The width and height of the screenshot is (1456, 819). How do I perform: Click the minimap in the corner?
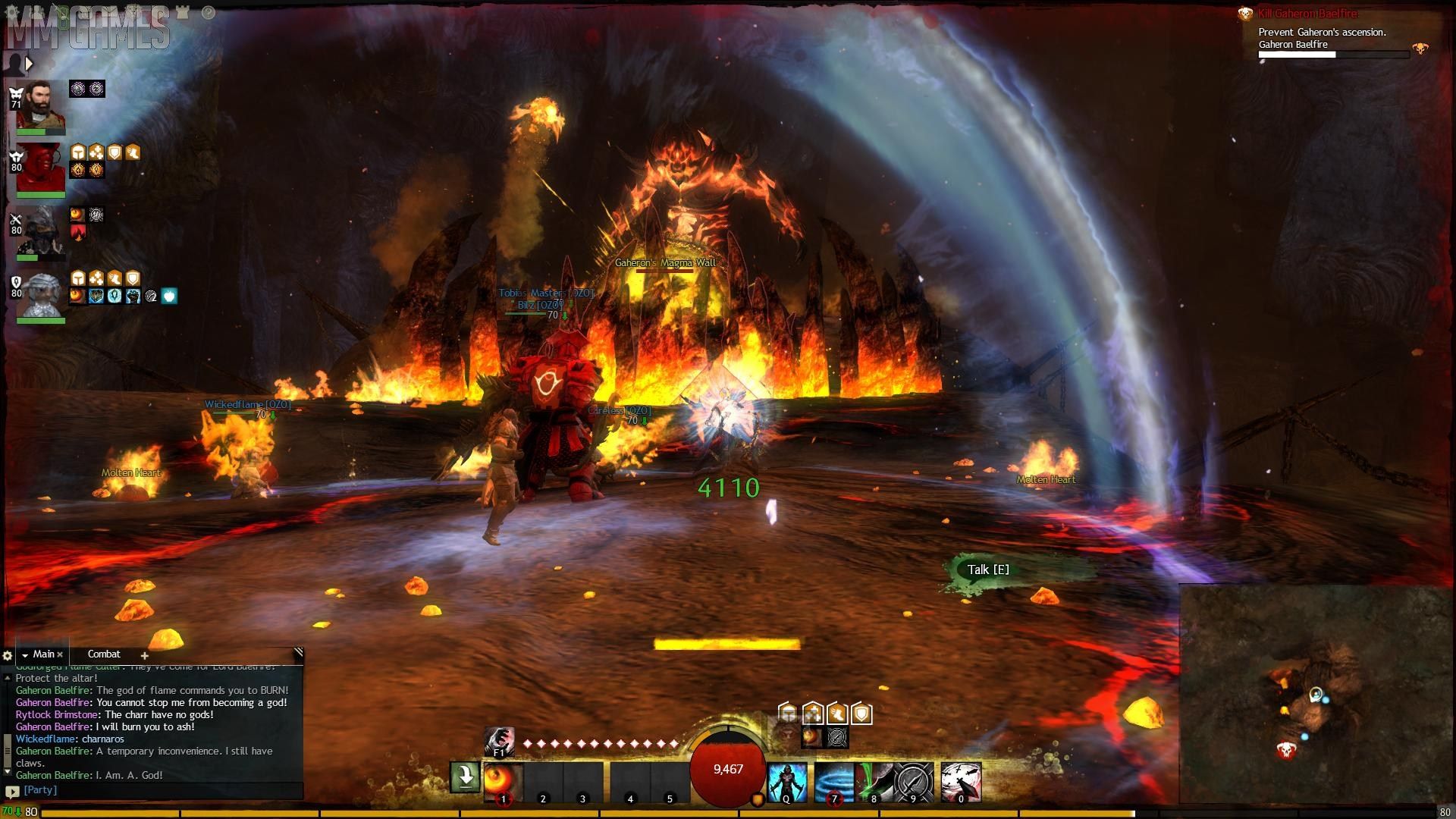click(x=1316, y=694)
